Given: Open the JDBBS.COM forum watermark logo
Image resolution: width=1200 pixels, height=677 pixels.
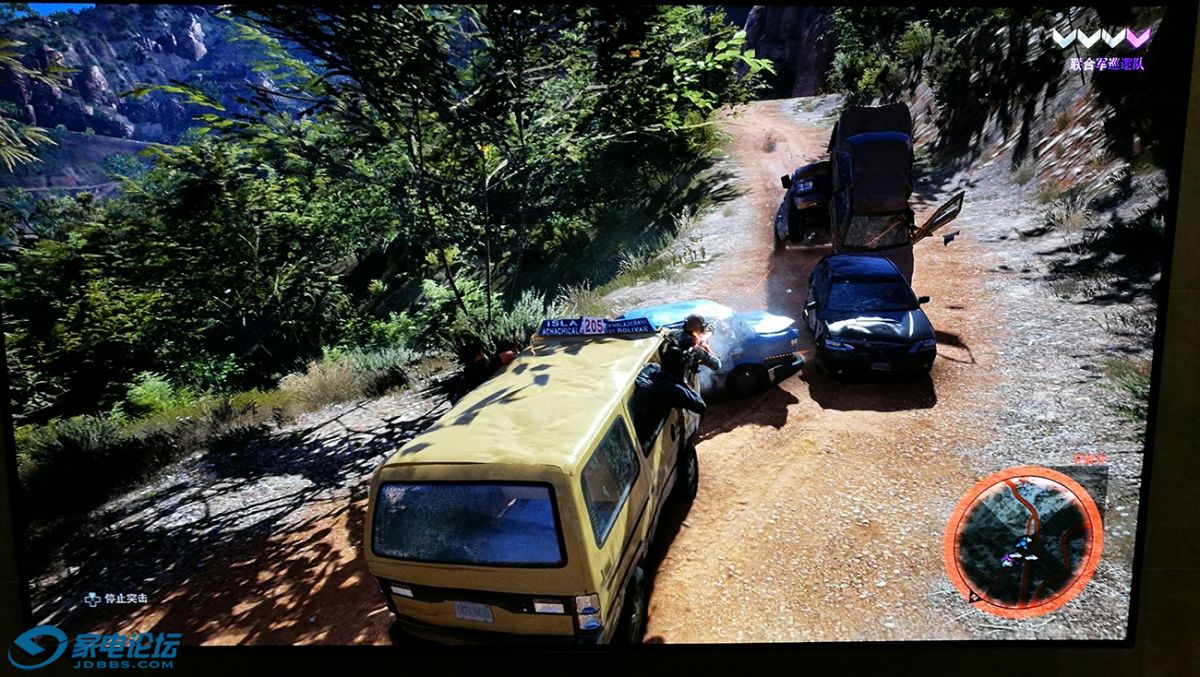Looking at the screenshot, I should click(x=93, y=648).
